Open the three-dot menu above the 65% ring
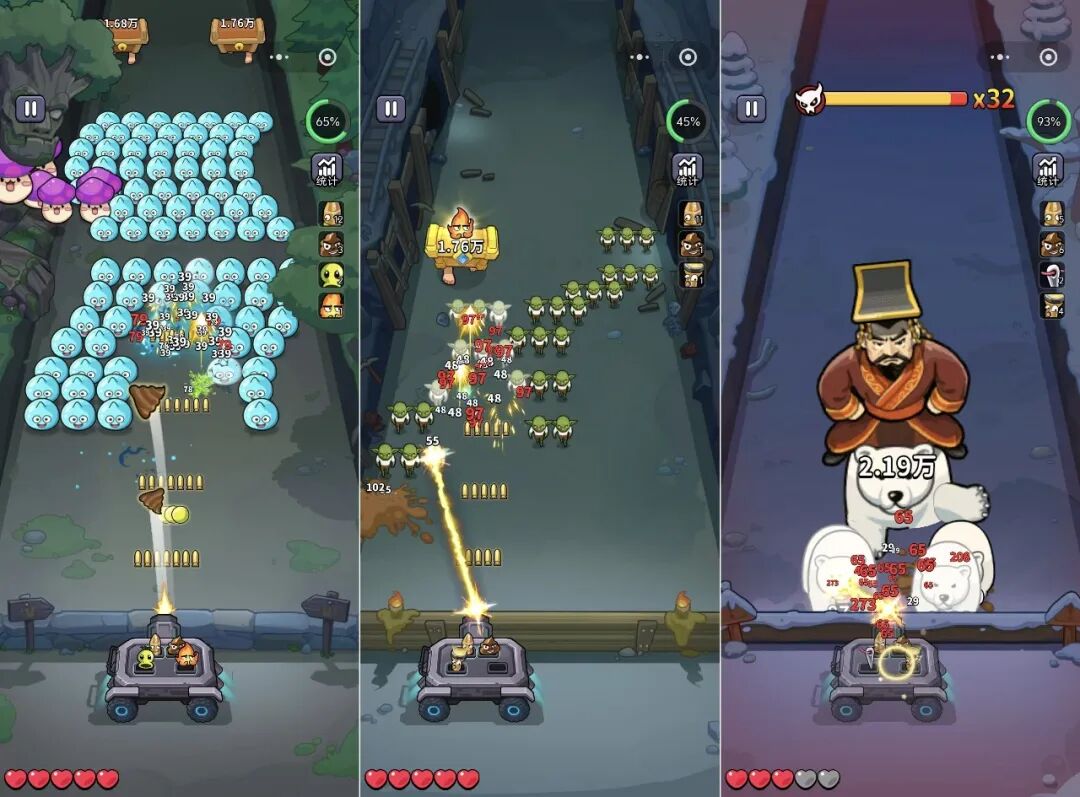The height and width of the screenshot is (797, 1080). point(280,57)
